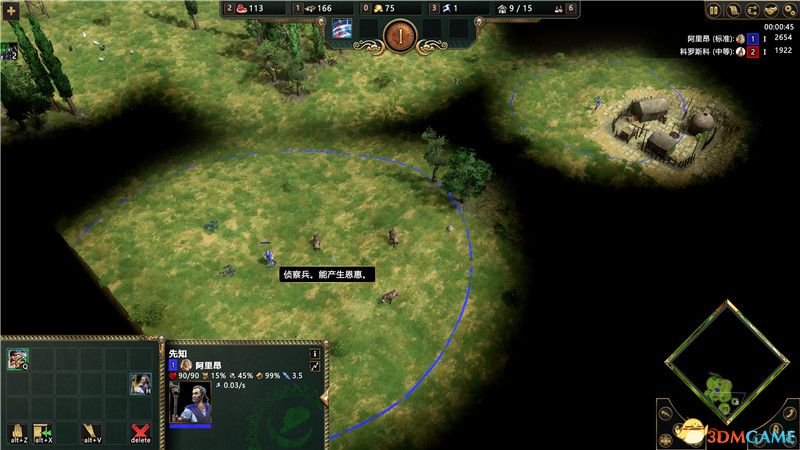Open the gears settings menu
This screenshot has height=450, width=800.
click(x=789, y=11)
